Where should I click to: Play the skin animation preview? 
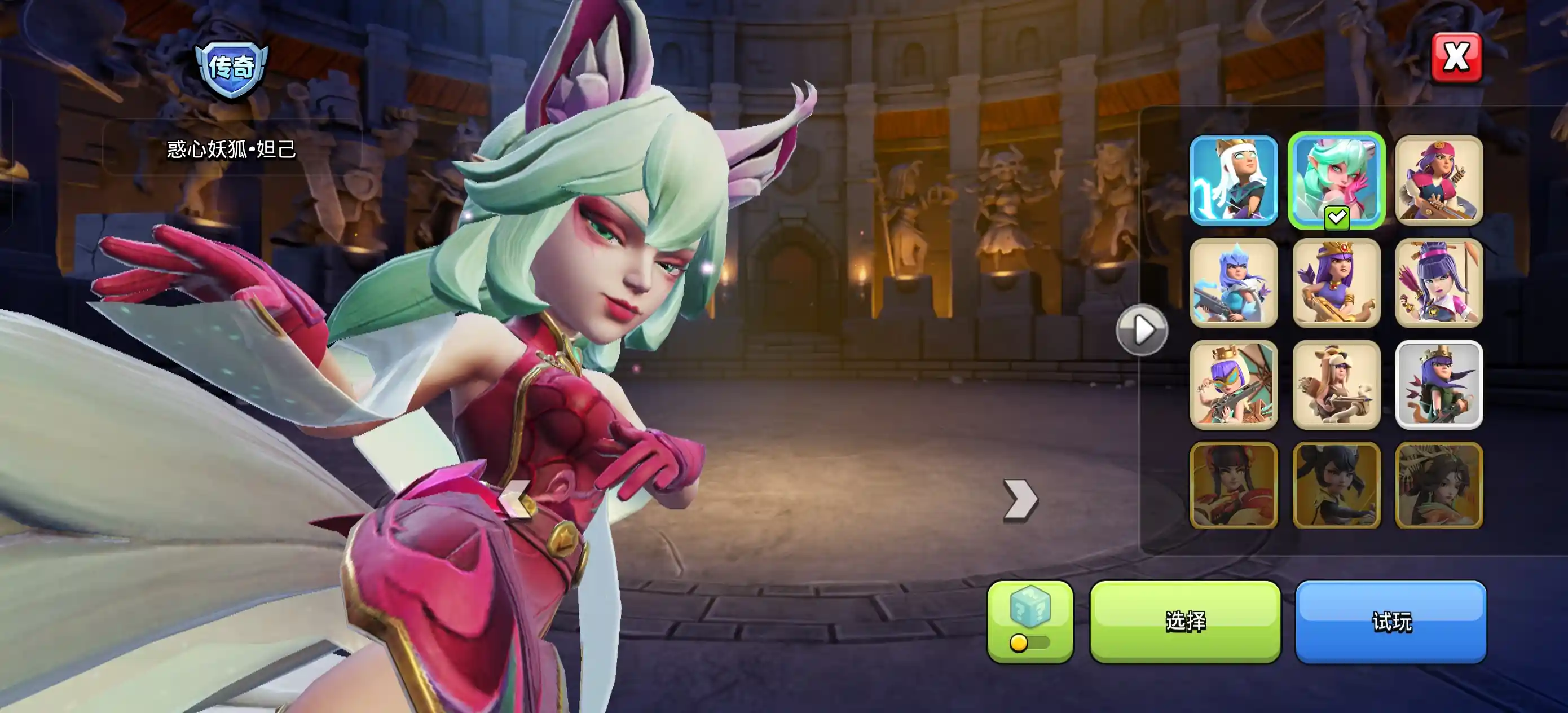point(1142,330)
